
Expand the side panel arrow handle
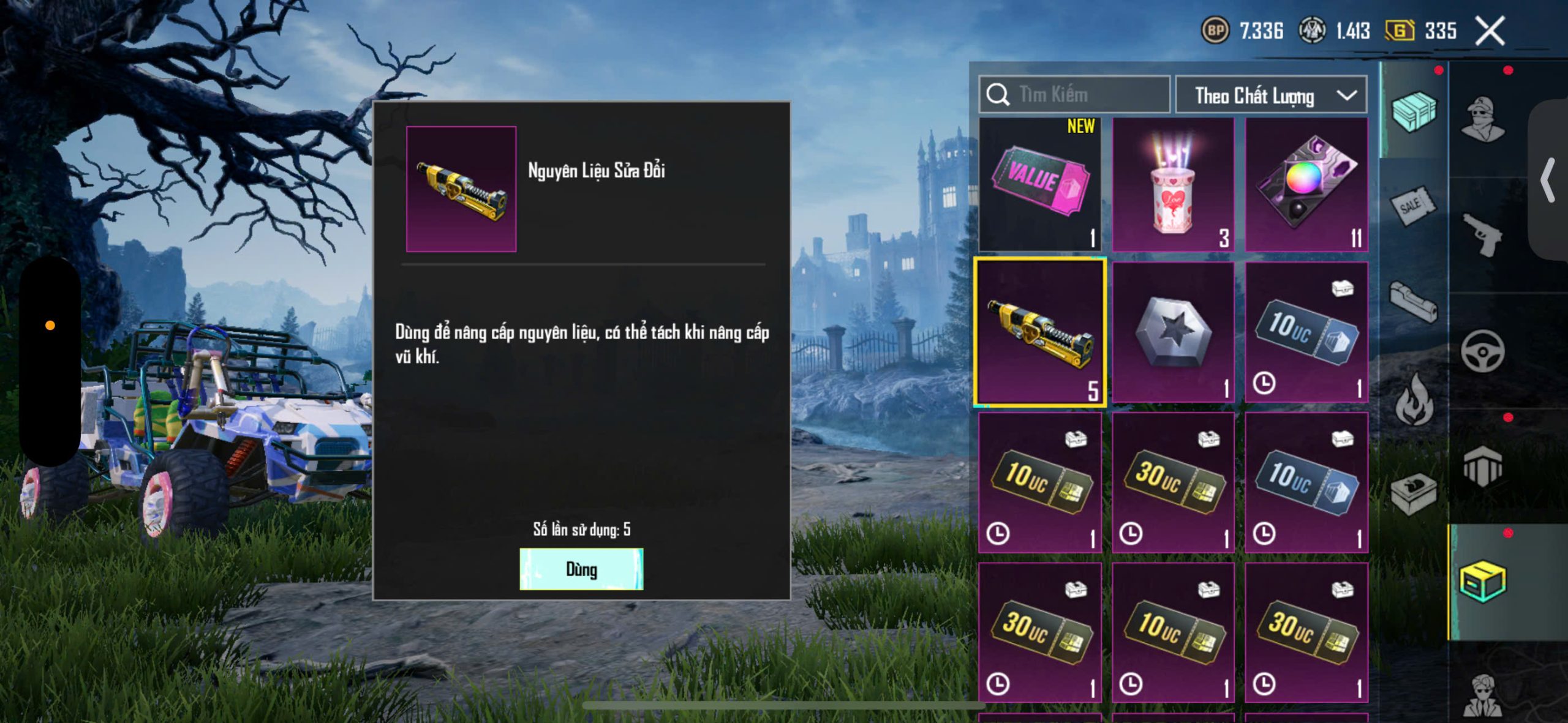[1548, 181]
